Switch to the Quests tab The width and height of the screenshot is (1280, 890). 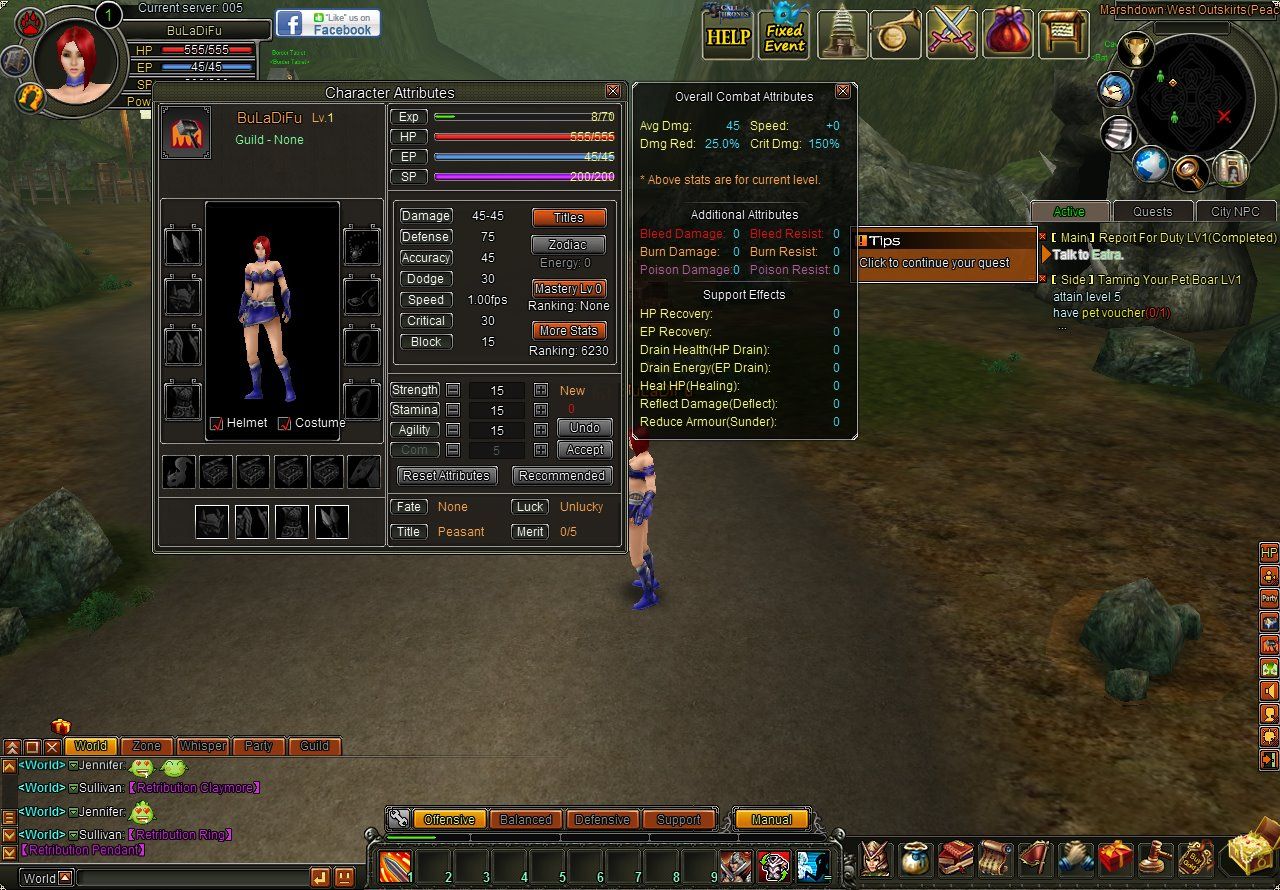tap(1152, 212)
